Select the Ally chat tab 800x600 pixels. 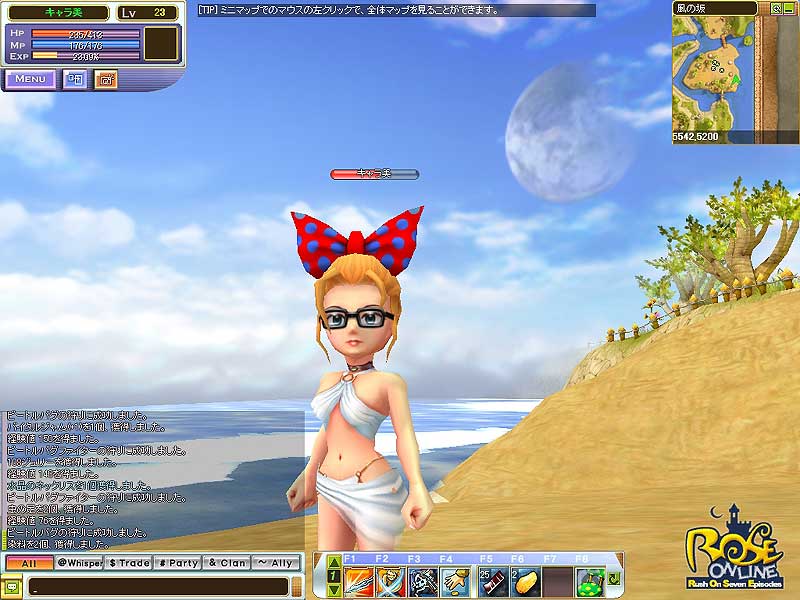[275, 563]
